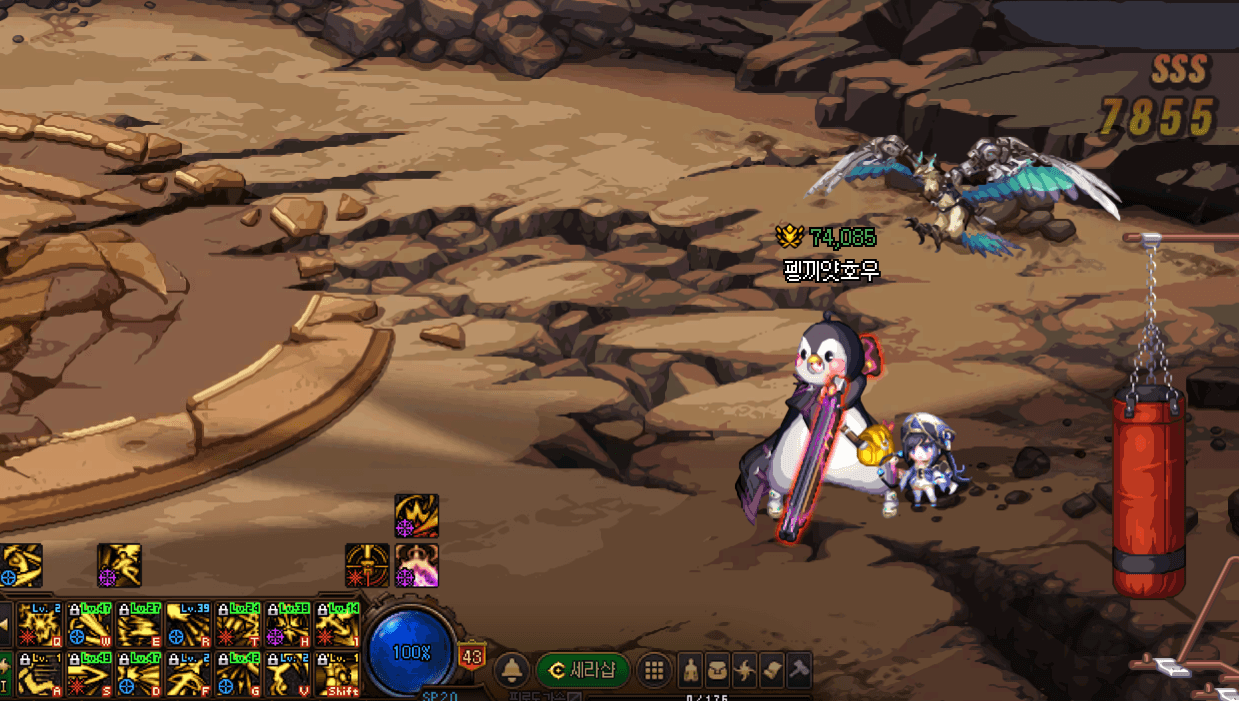
Task: Open the inventory bag icon
Action: pyautogui.click(x=717, y=670)
